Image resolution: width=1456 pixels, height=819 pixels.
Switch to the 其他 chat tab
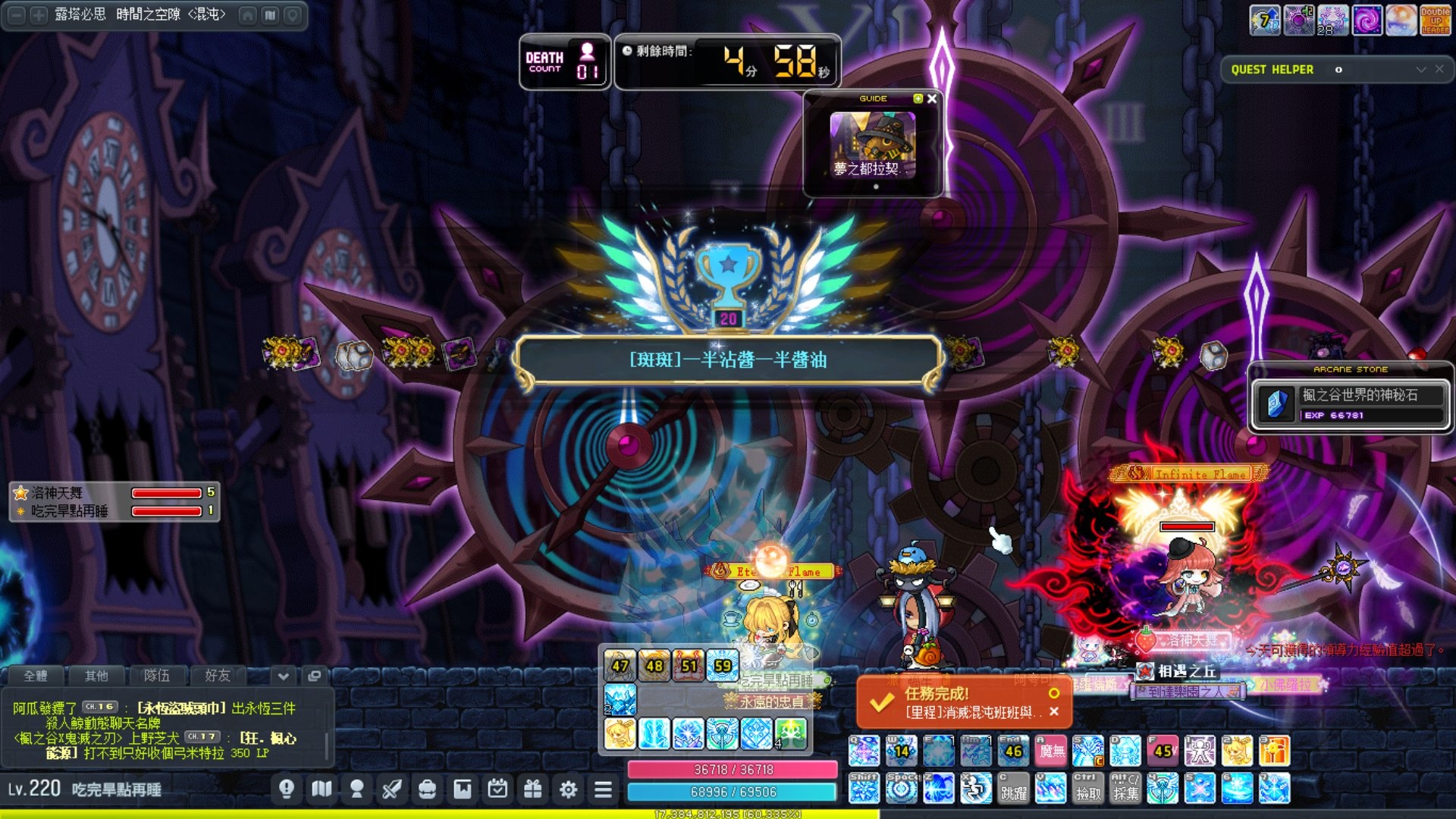(96, 675)
